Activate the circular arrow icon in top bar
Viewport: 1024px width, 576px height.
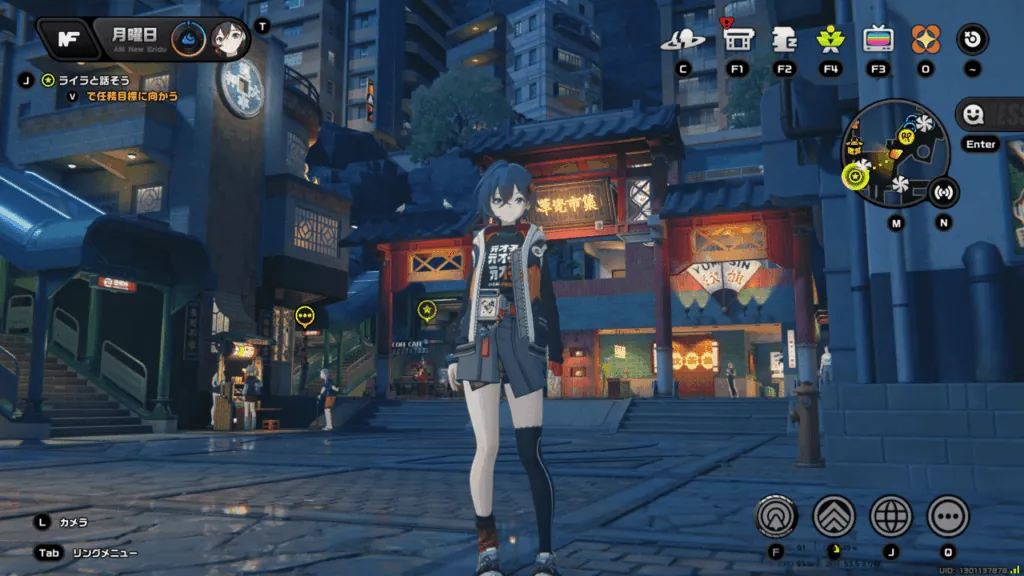click(972, 40)
